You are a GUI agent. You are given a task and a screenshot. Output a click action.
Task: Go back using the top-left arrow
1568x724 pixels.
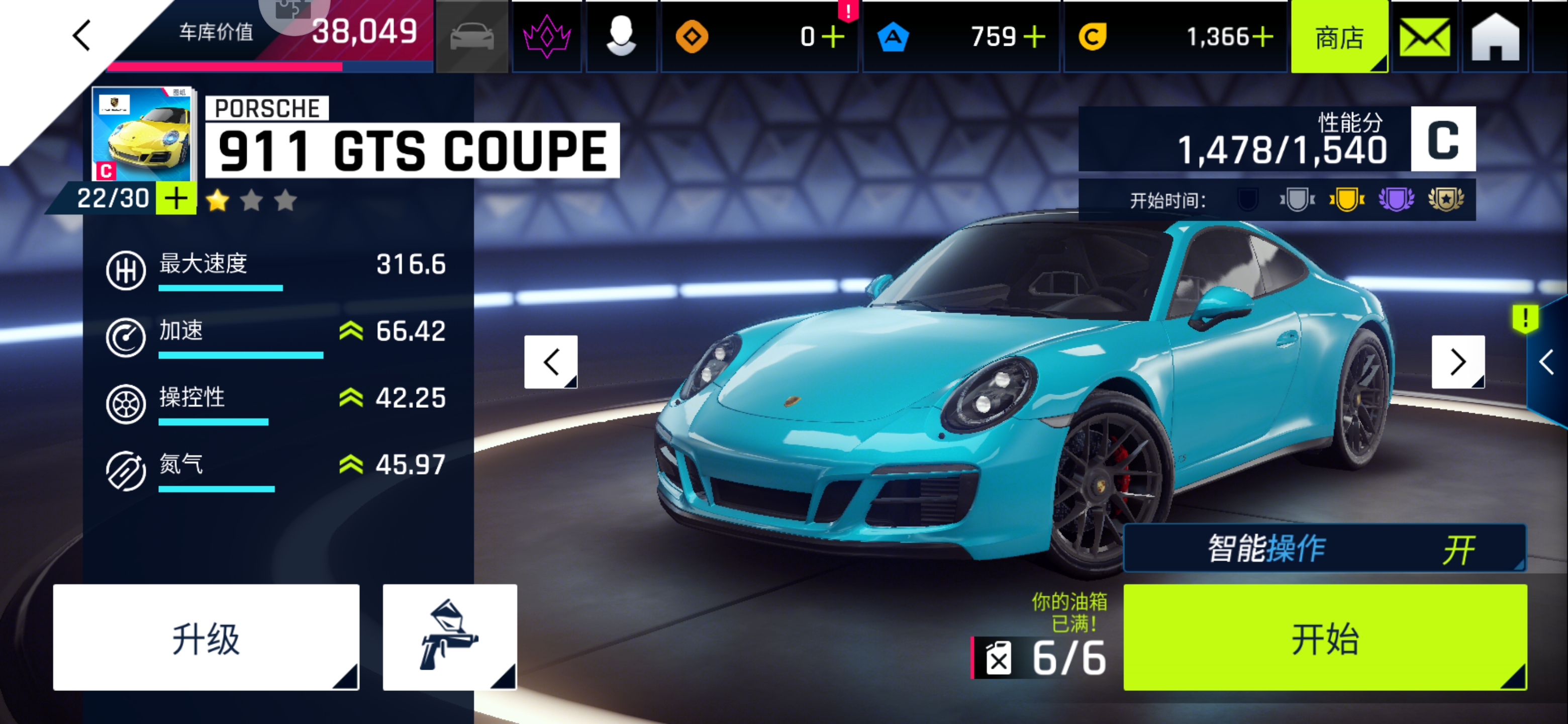pyautogui.click(x=81, y=35)
